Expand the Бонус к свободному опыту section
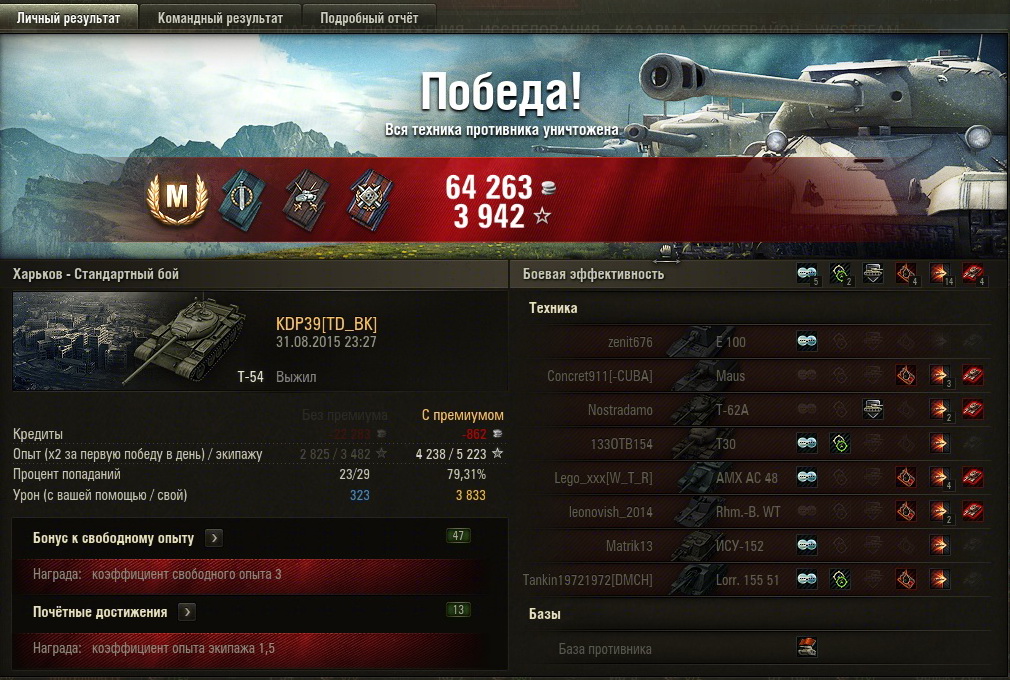 (x=213, y=538)
